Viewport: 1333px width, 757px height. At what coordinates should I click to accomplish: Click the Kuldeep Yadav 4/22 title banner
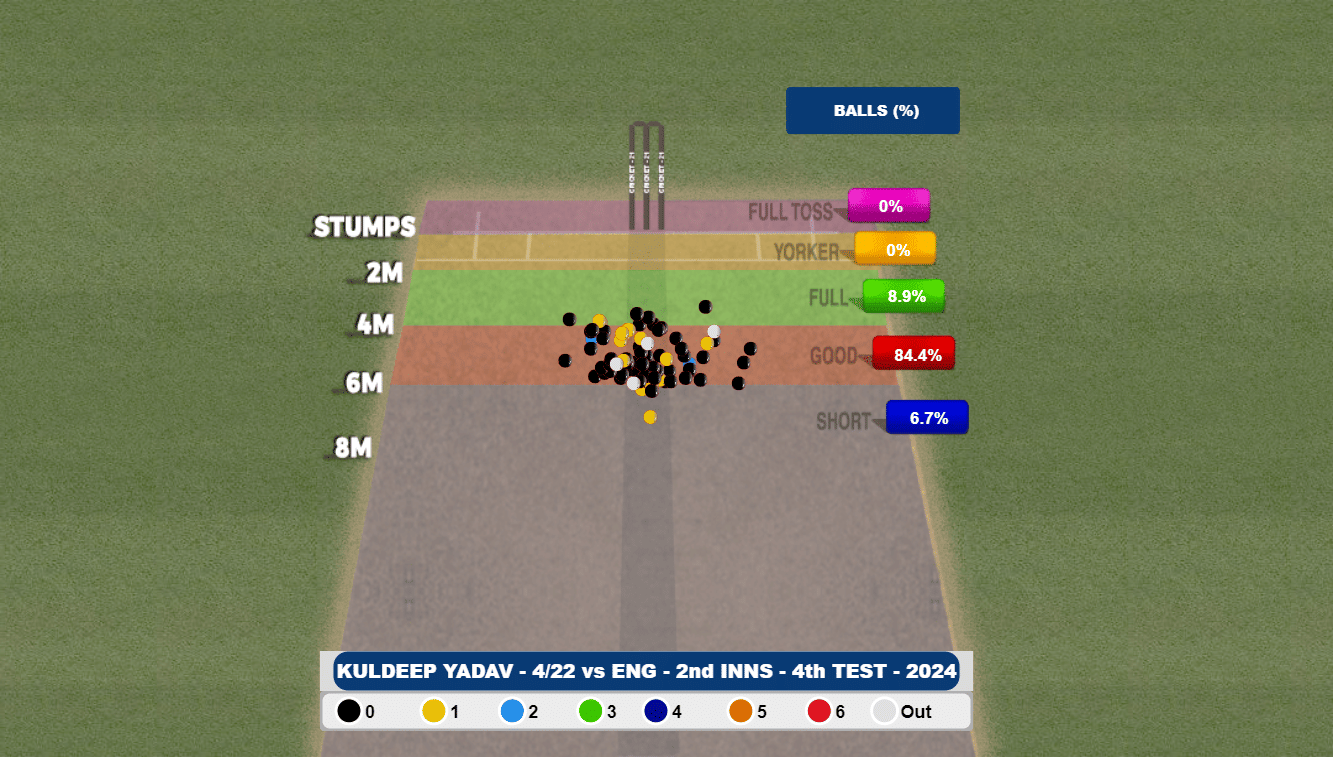point(646,671)
